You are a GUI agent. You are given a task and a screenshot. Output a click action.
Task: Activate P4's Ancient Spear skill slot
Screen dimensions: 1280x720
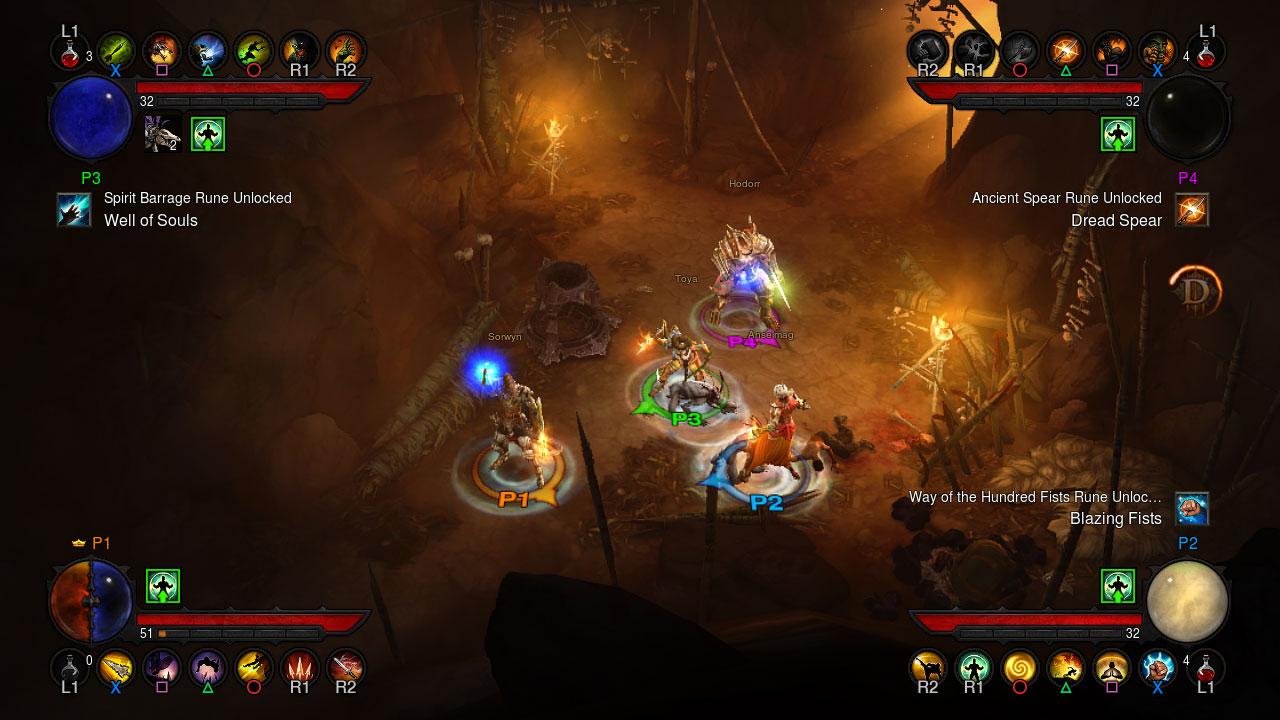click(1066, 50)
